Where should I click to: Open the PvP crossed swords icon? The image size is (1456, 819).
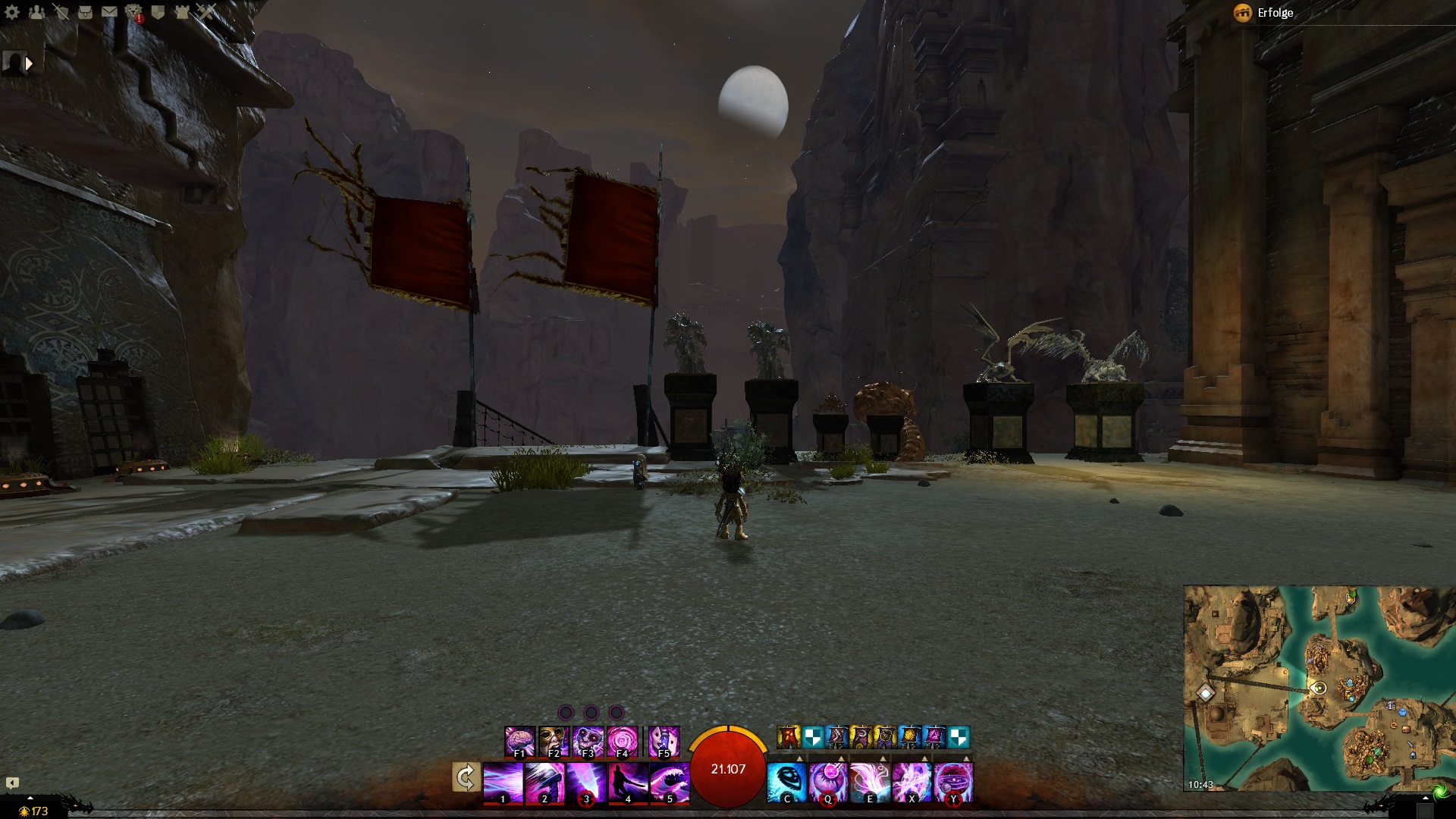pyautogui.click(x=206, y=11)
